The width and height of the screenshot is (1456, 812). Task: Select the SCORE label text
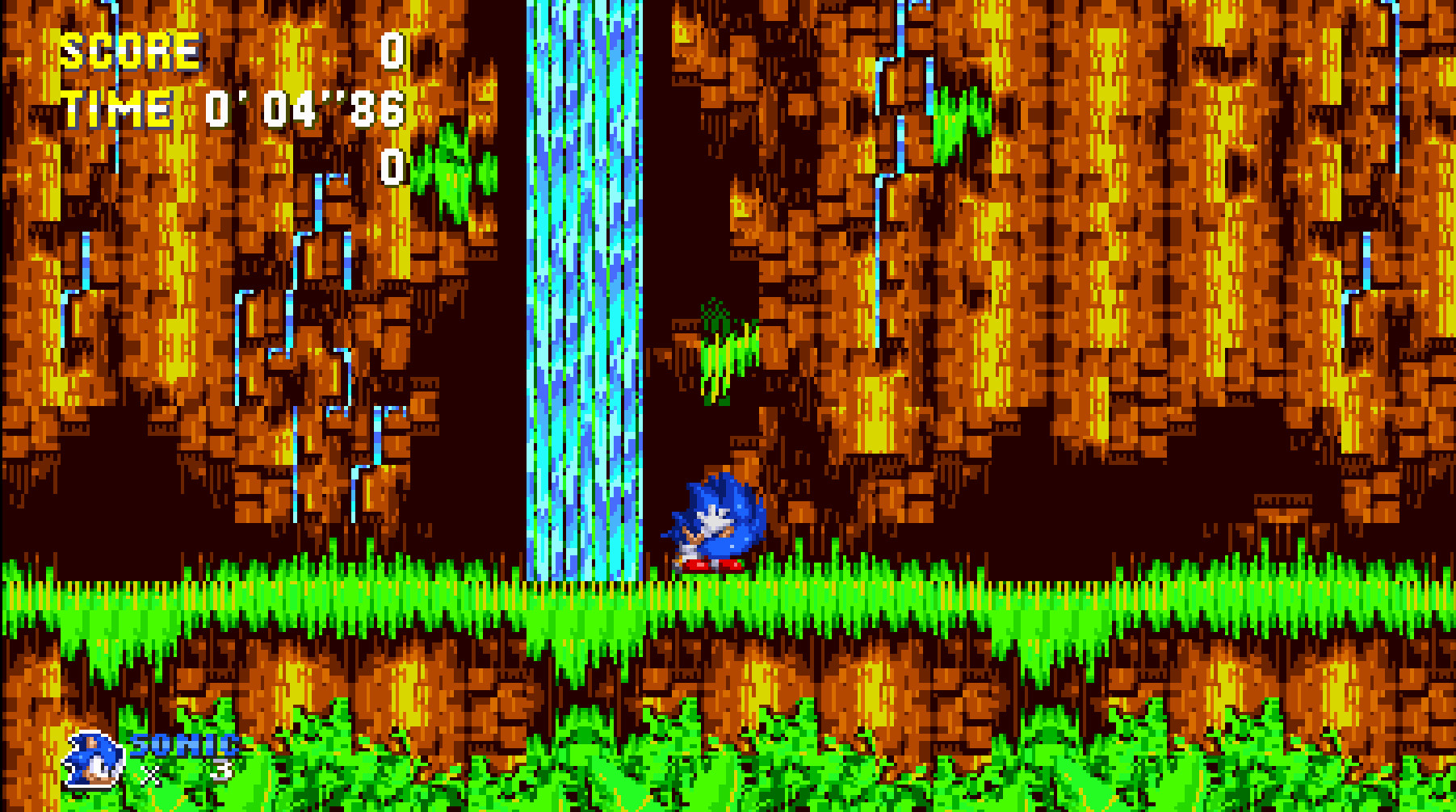pos(125,50)
